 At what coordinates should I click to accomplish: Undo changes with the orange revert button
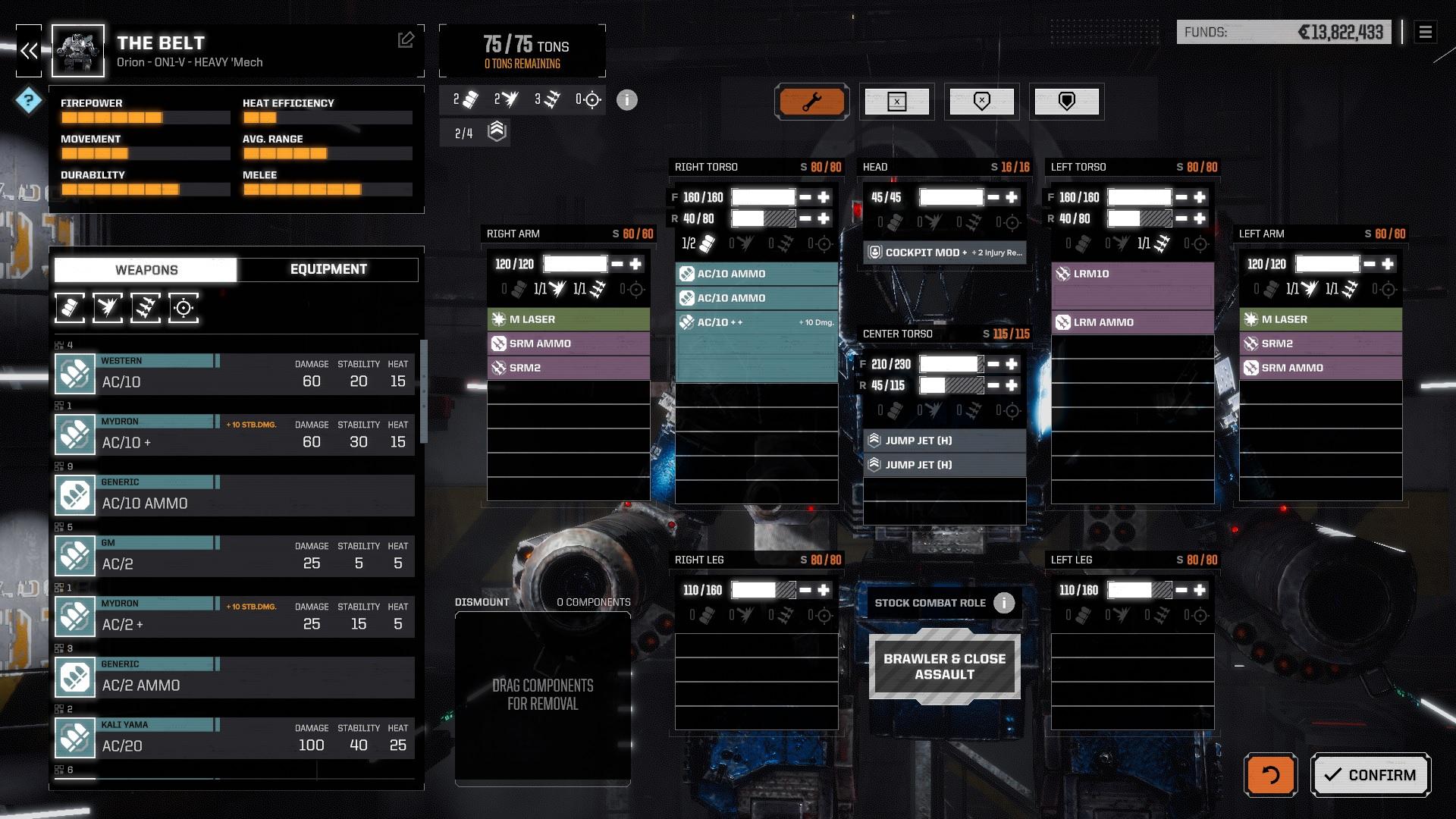coord(1270,774)
